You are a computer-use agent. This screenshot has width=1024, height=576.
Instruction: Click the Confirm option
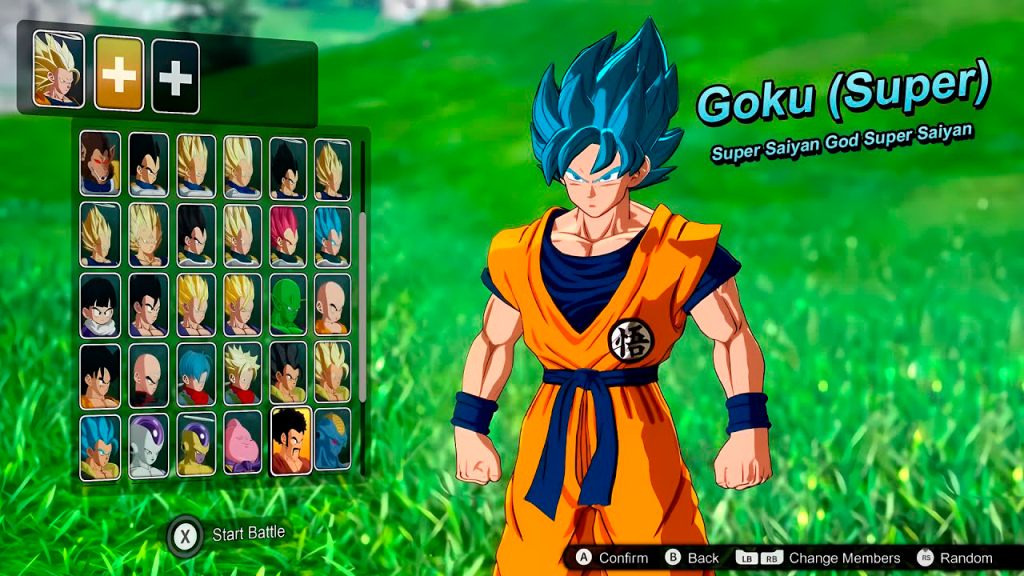pyautogui.click(x=612, y=558)
